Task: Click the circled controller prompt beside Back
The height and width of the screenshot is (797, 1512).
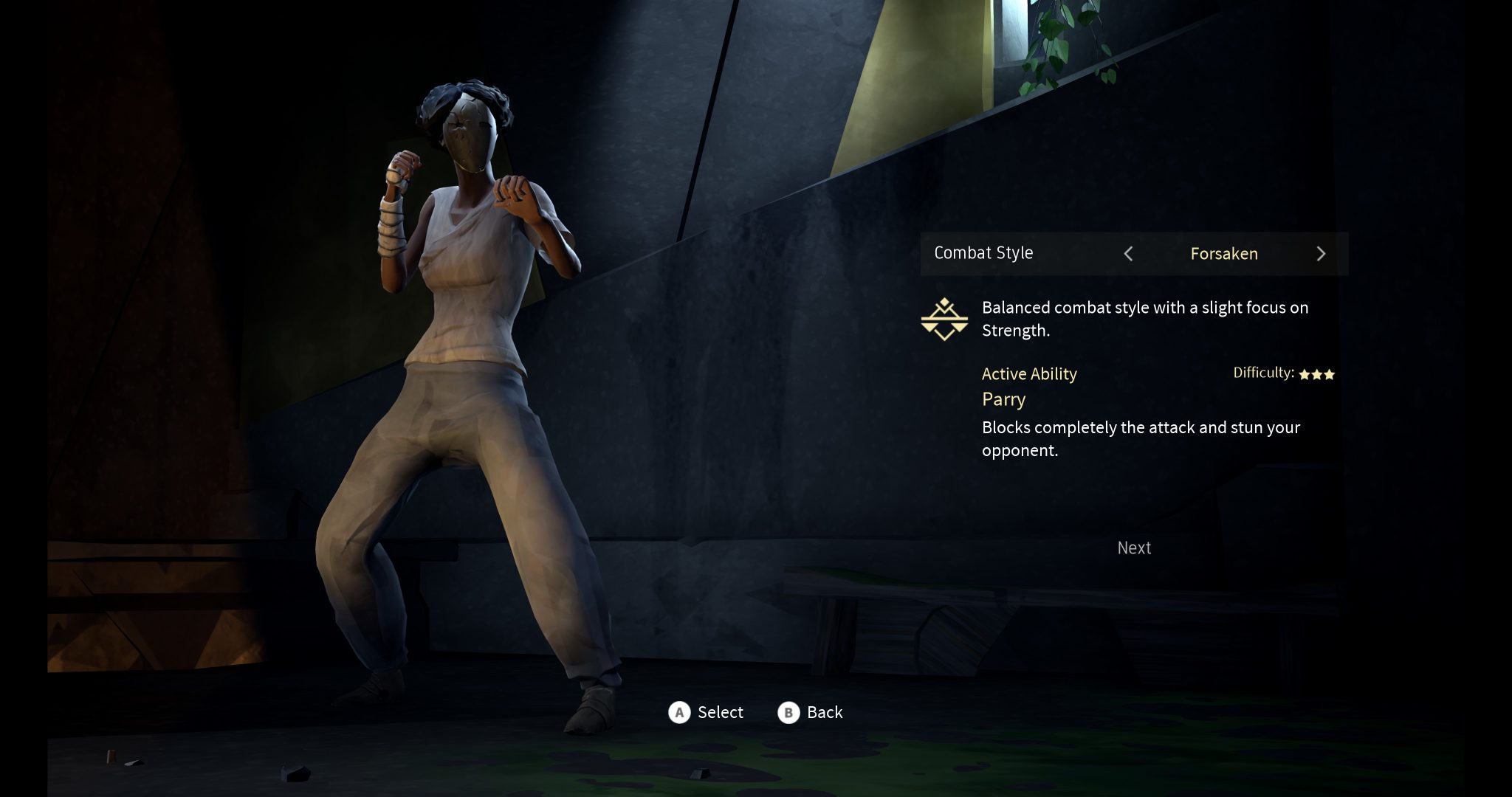Action: (x=788, y=712)
